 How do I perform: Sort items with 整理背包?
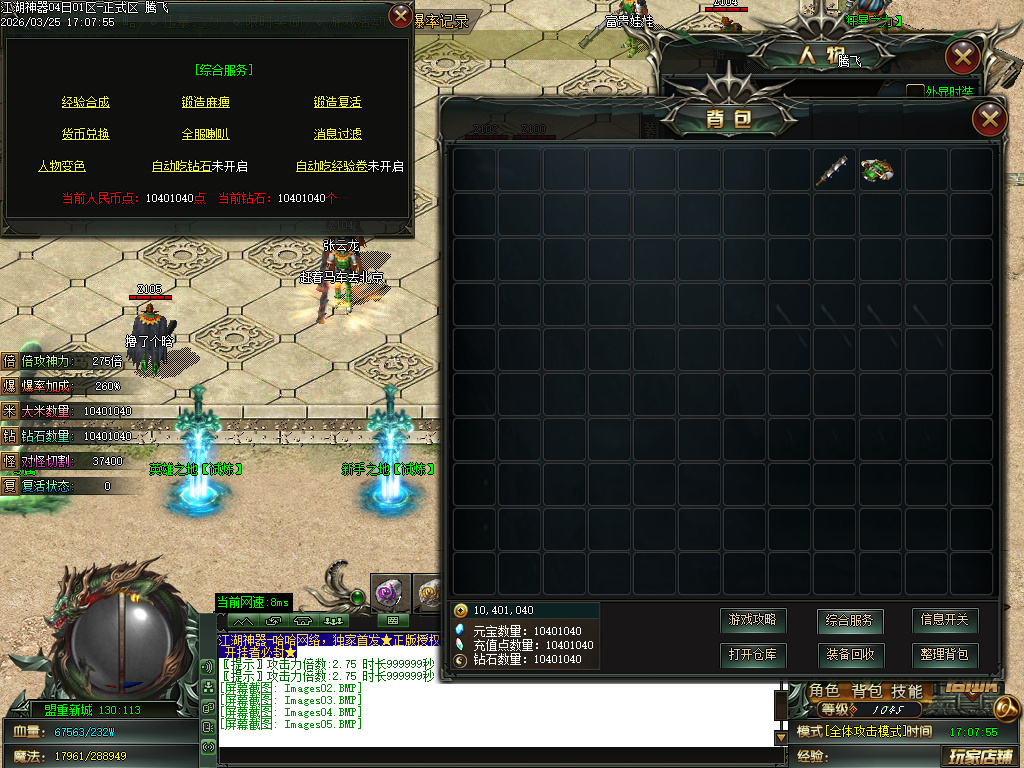pos(944,655)
